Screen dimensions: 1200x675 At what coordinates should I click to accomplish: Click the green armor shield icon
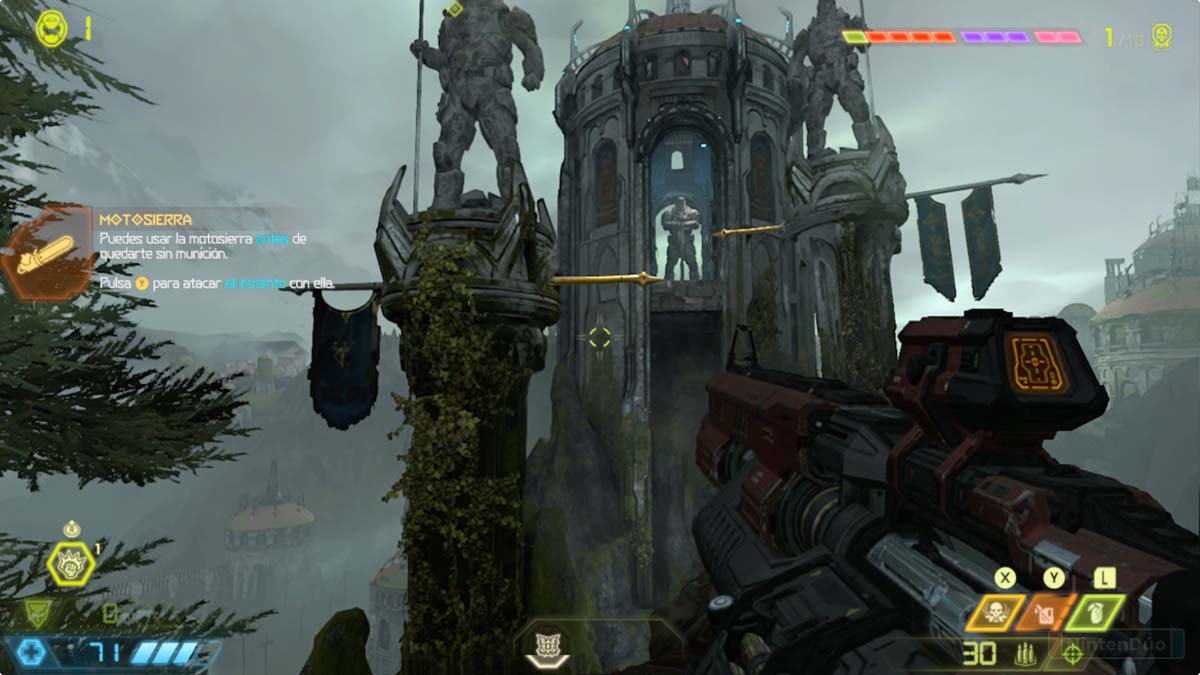(x=37, y=611)
